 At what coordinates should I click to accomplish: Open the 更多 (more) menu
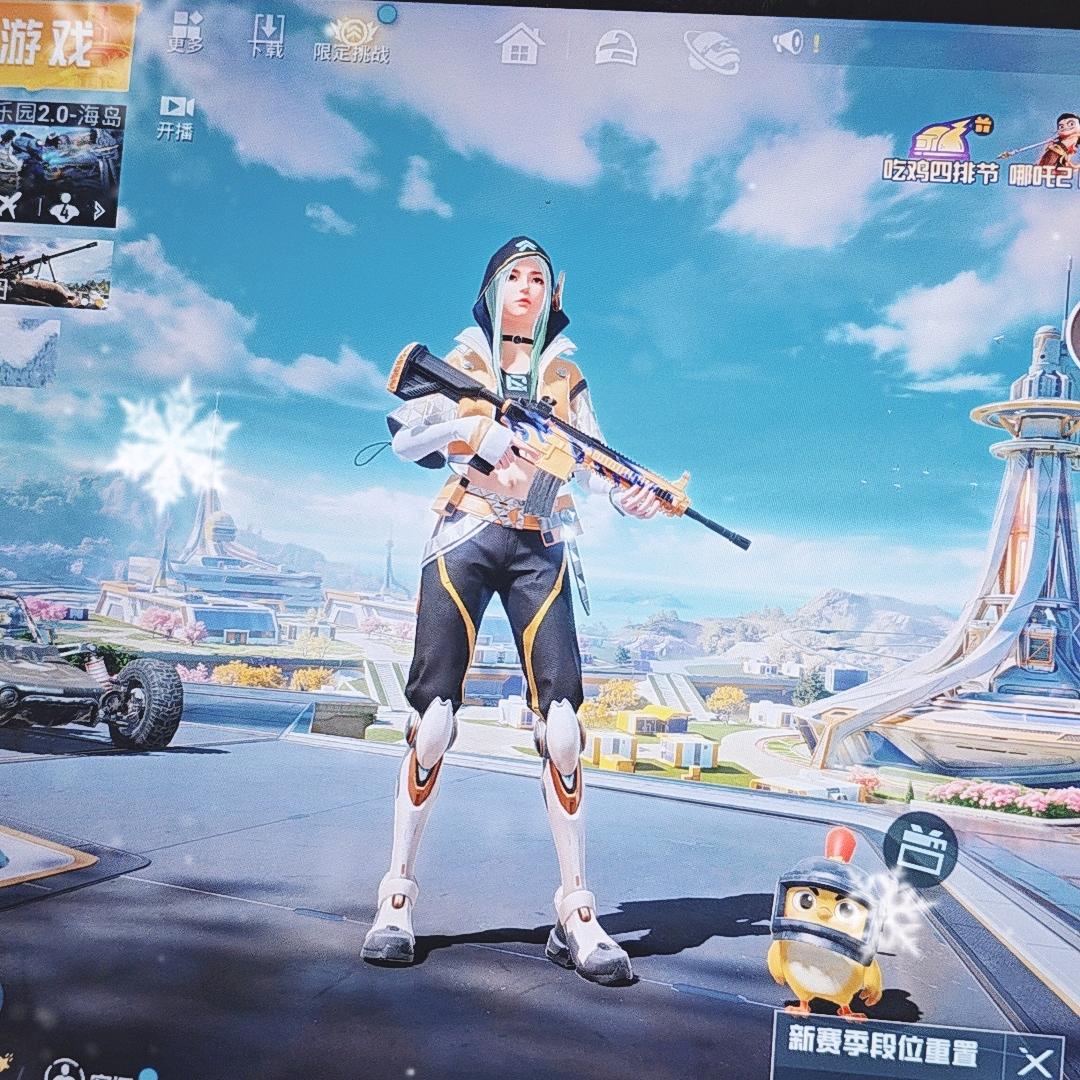point(186,32)
